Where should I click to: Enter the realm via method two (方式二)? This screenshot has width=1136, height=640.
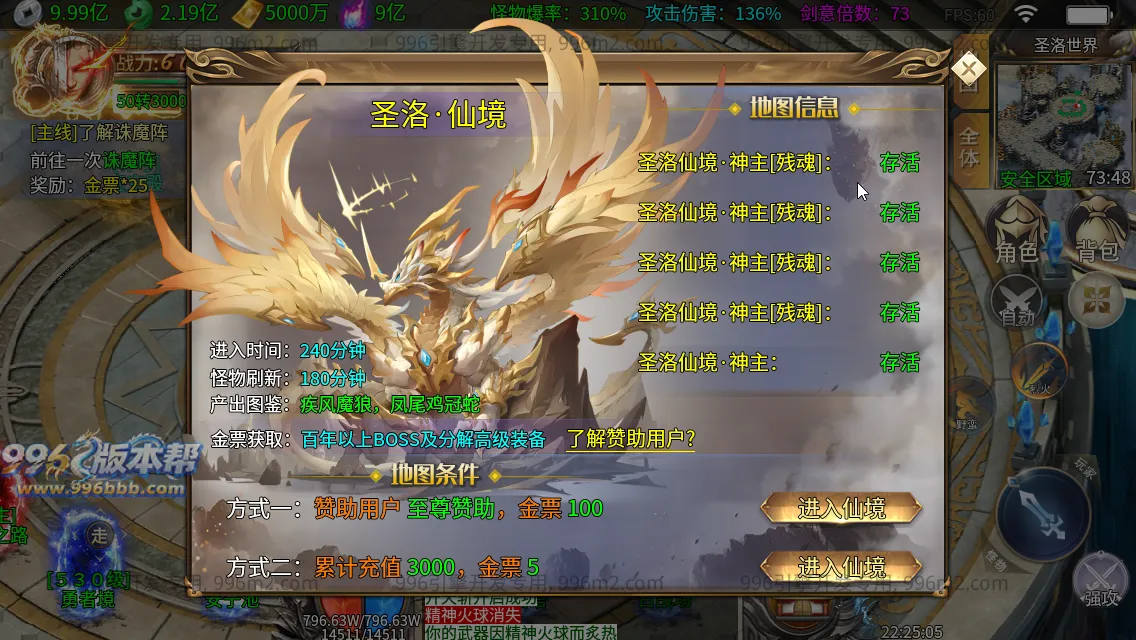[841, 567]
